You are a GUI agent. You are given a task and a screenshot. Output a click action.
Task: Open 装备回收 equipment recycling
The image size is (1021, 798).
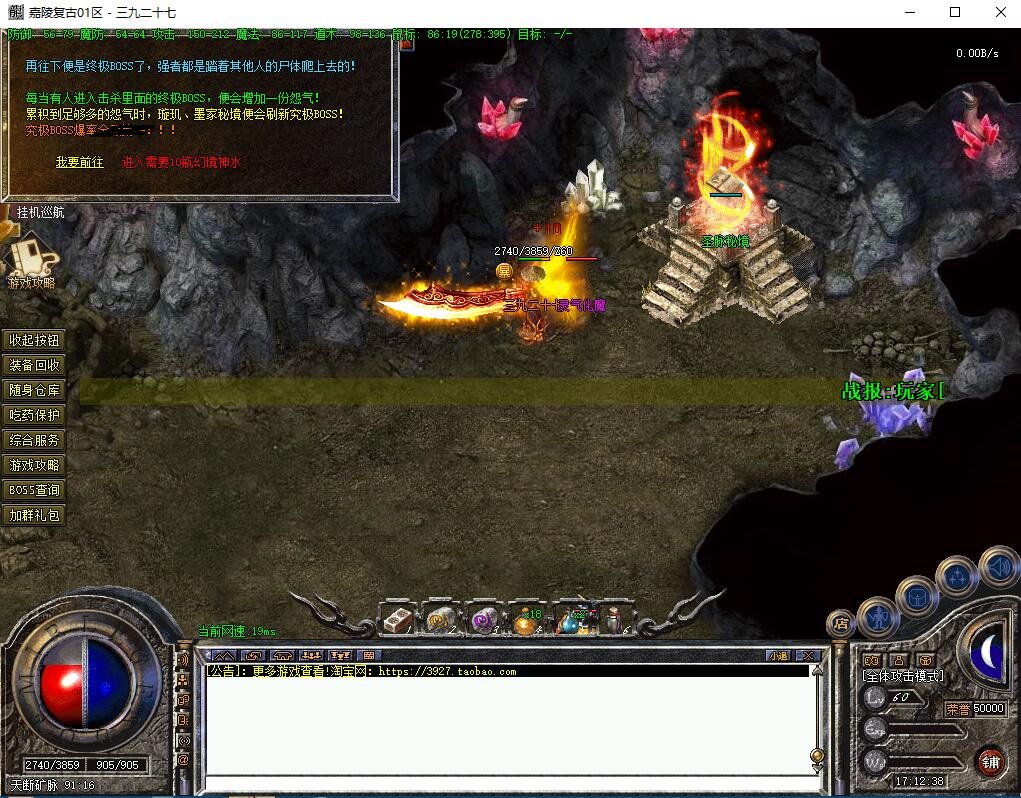pos(35,365)
